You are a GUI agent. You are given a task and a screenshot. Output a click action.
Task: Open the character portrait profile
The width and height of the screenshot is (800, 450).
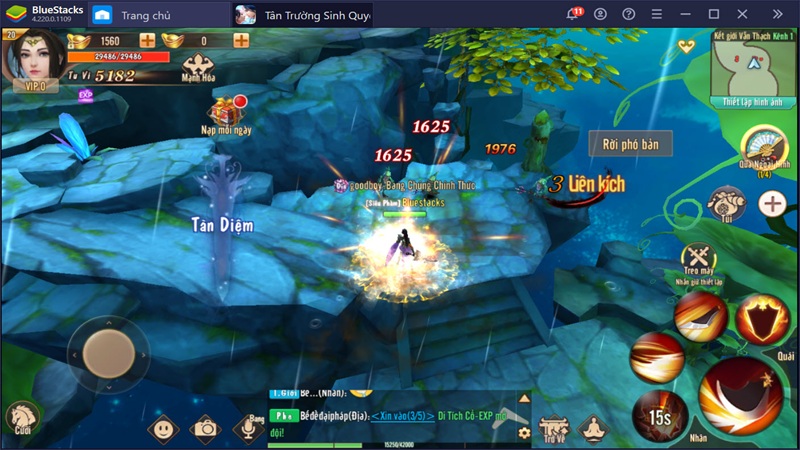34,57
